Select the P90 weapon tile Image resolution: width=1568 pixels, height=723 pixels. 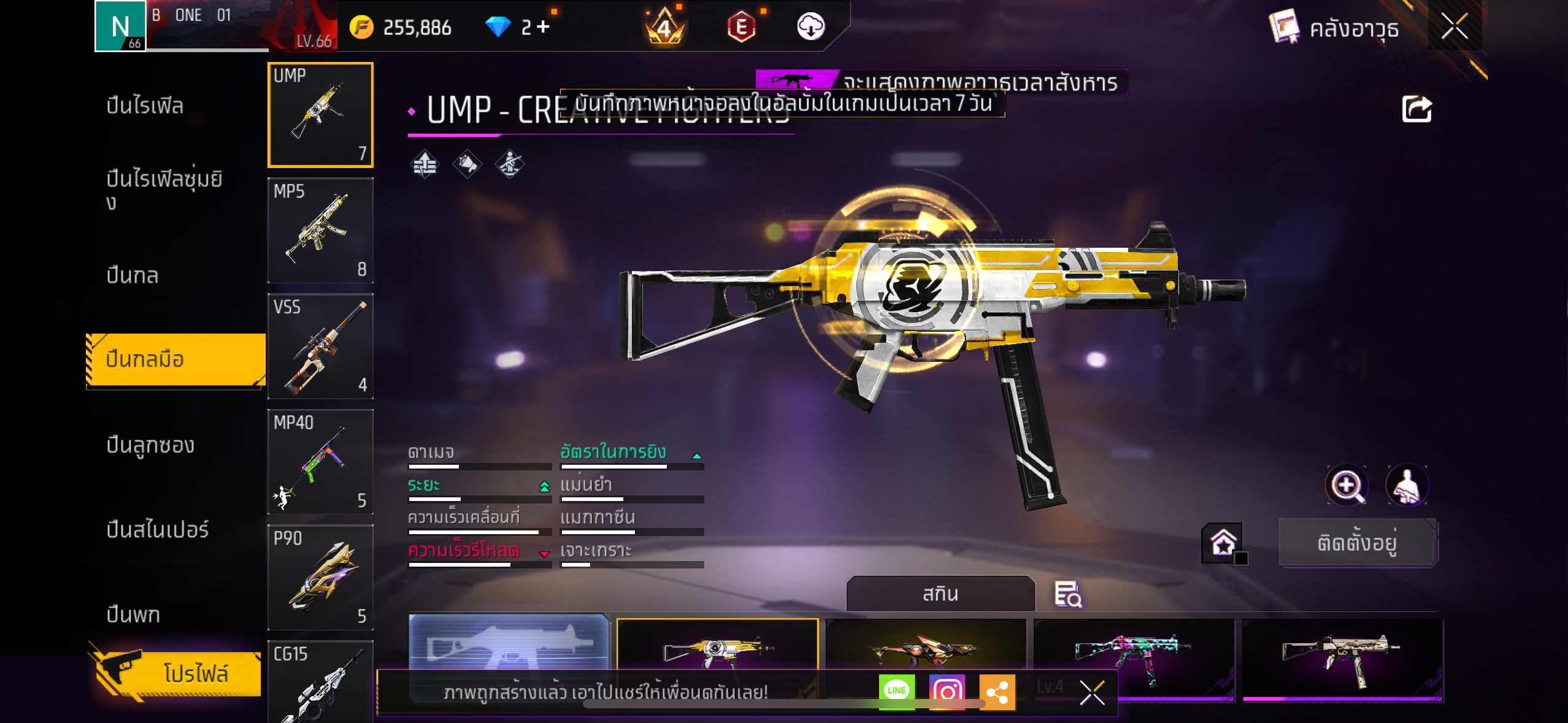[320, 577]
